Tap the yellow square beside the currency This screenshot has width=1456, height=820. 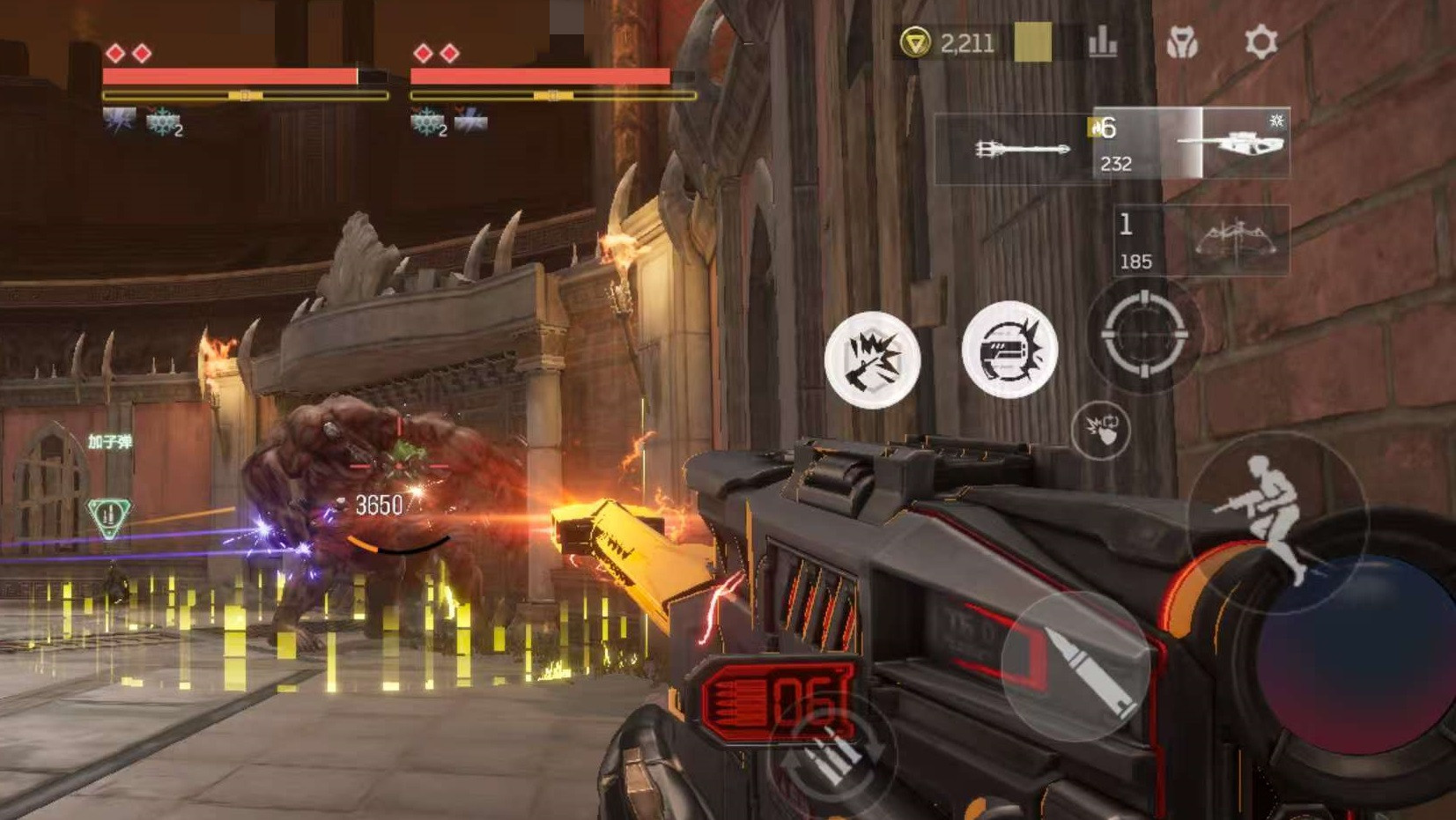click(1032, 42)
